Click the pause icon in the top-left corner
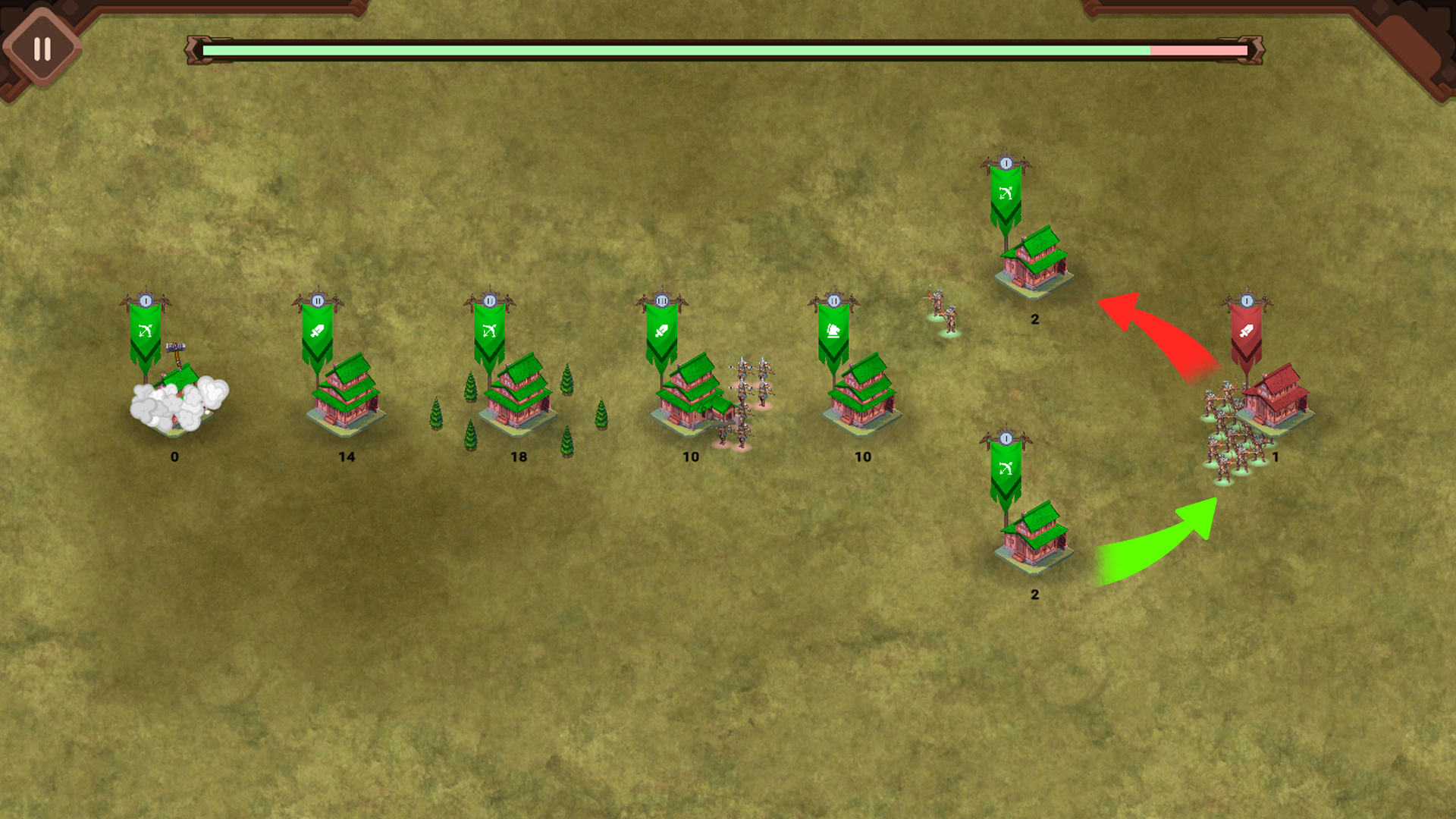This screenshot has height=819, width=1456. point(42,48)
